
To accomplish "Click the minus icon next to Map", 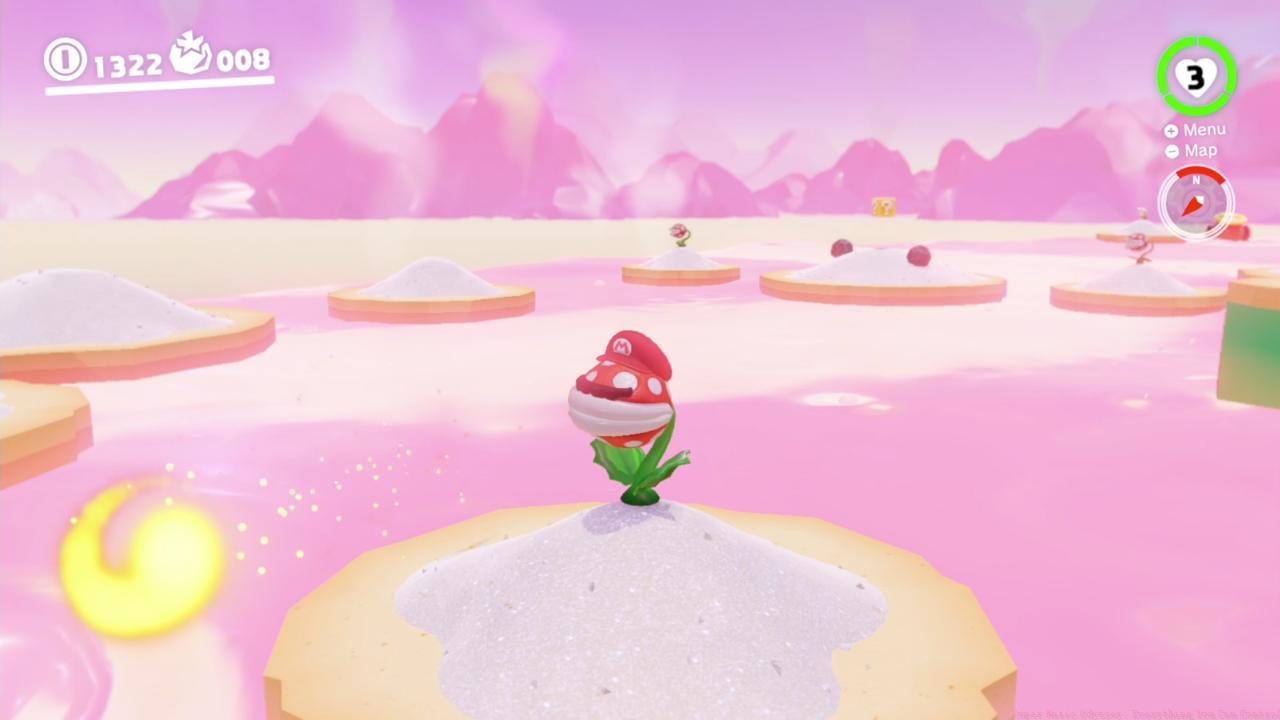I will tap(1170, 150).
